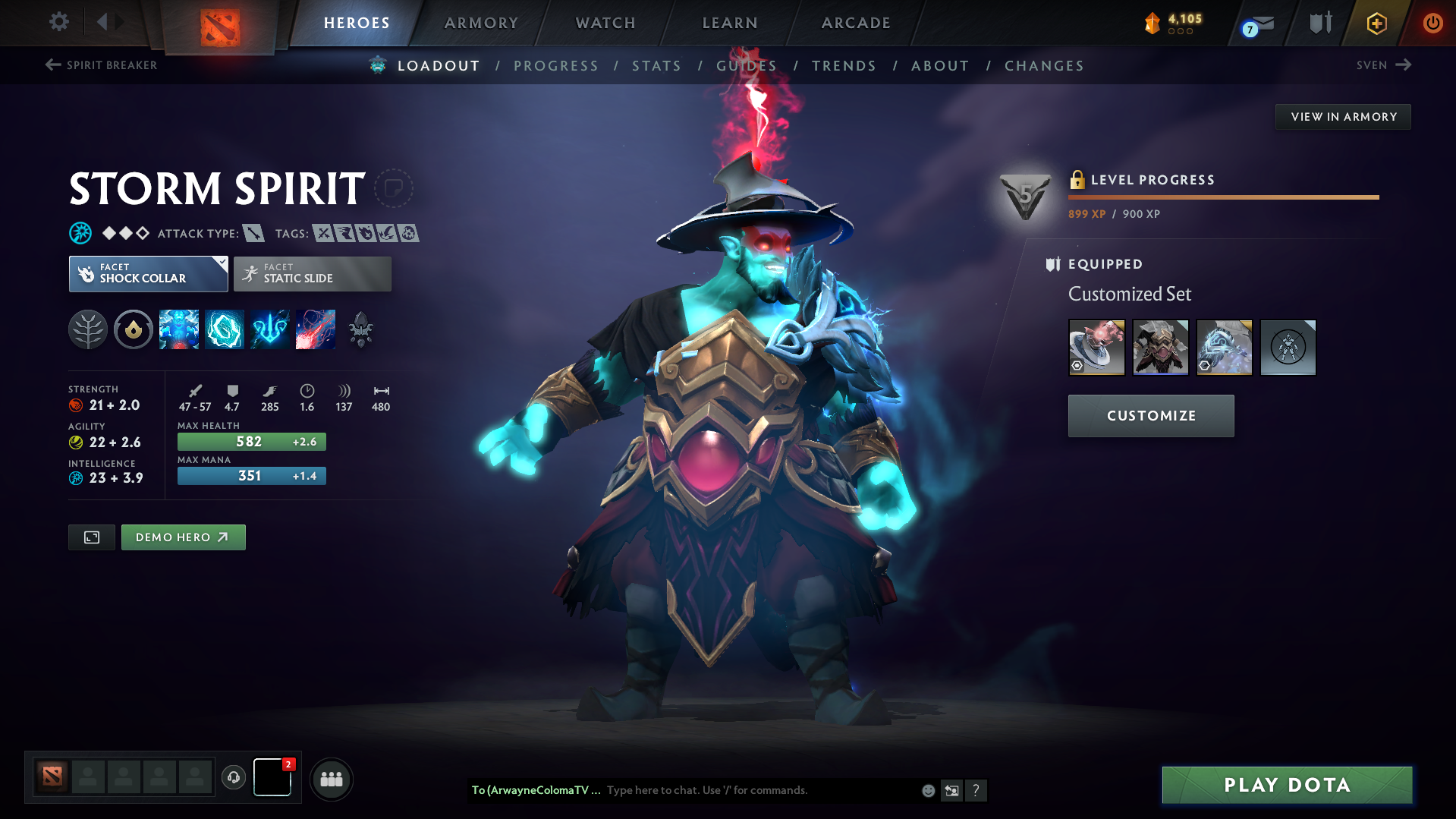1456x819 pixels.
Task: Switch to the Static Slide facet
Action: pyautogui.click(x=312, y=274)
